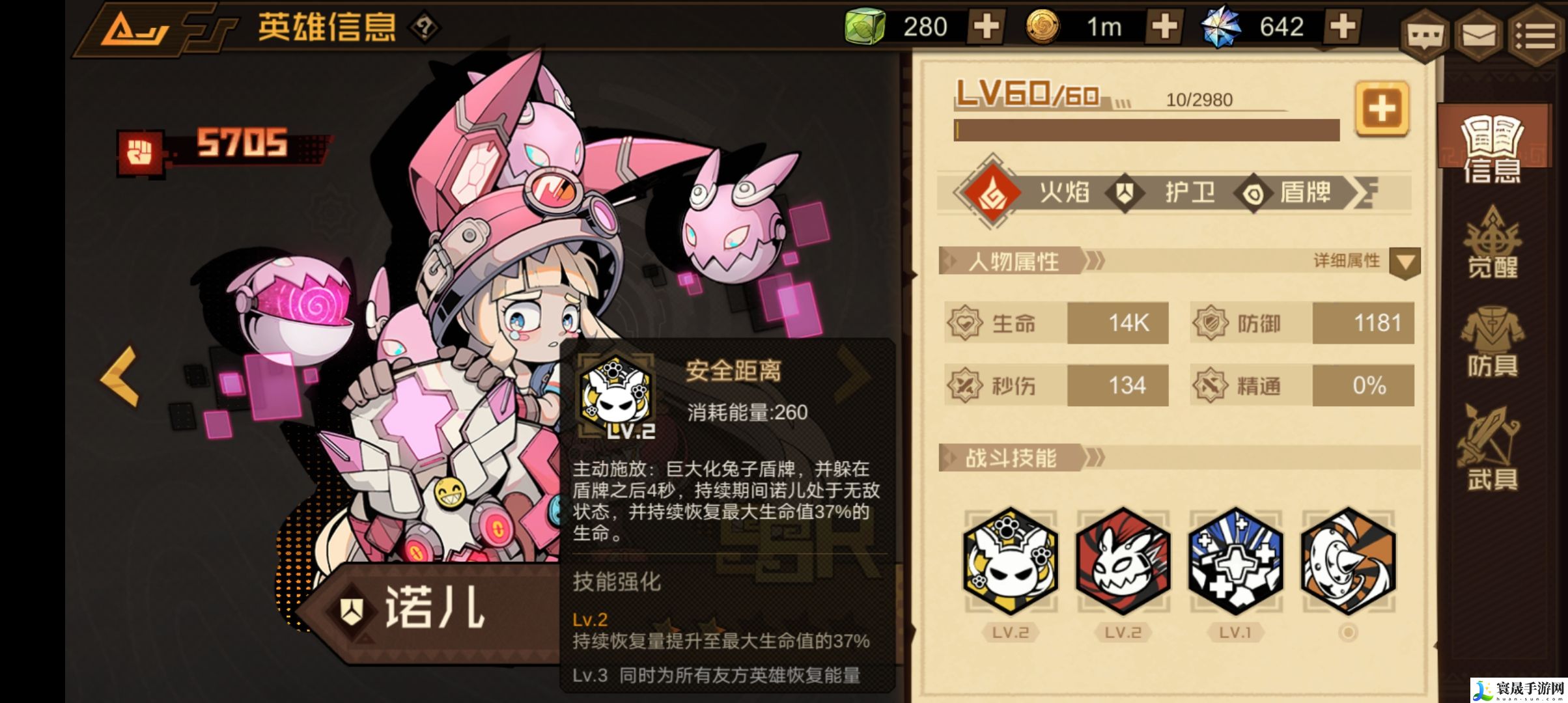Screen dimensions: 1568x703
Task: Open the help question mark beside 英雄信息
Action: 424,27
